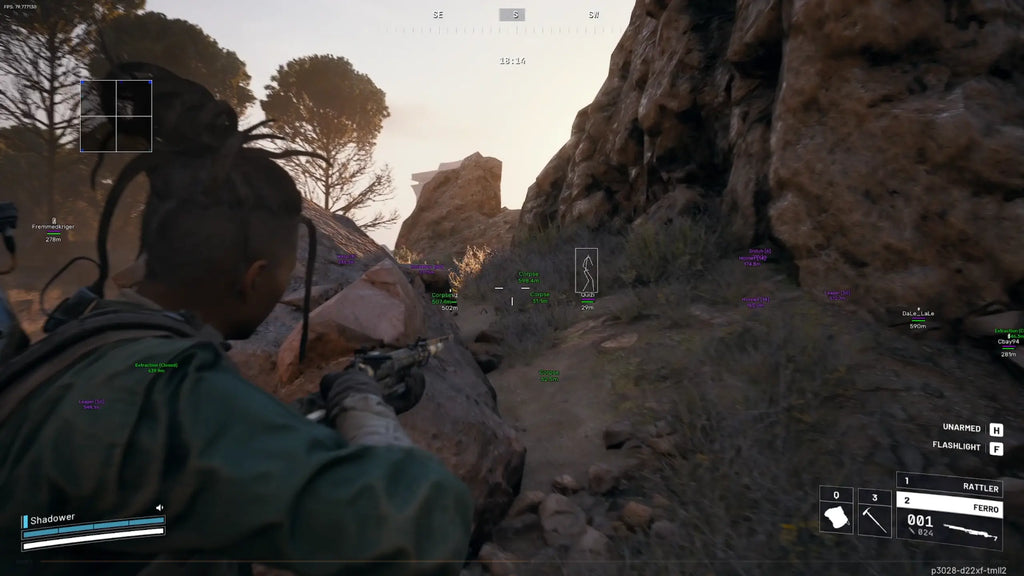Select the pickaxe tool slot
Screen dimensions: 1024x576
[874, 512]
